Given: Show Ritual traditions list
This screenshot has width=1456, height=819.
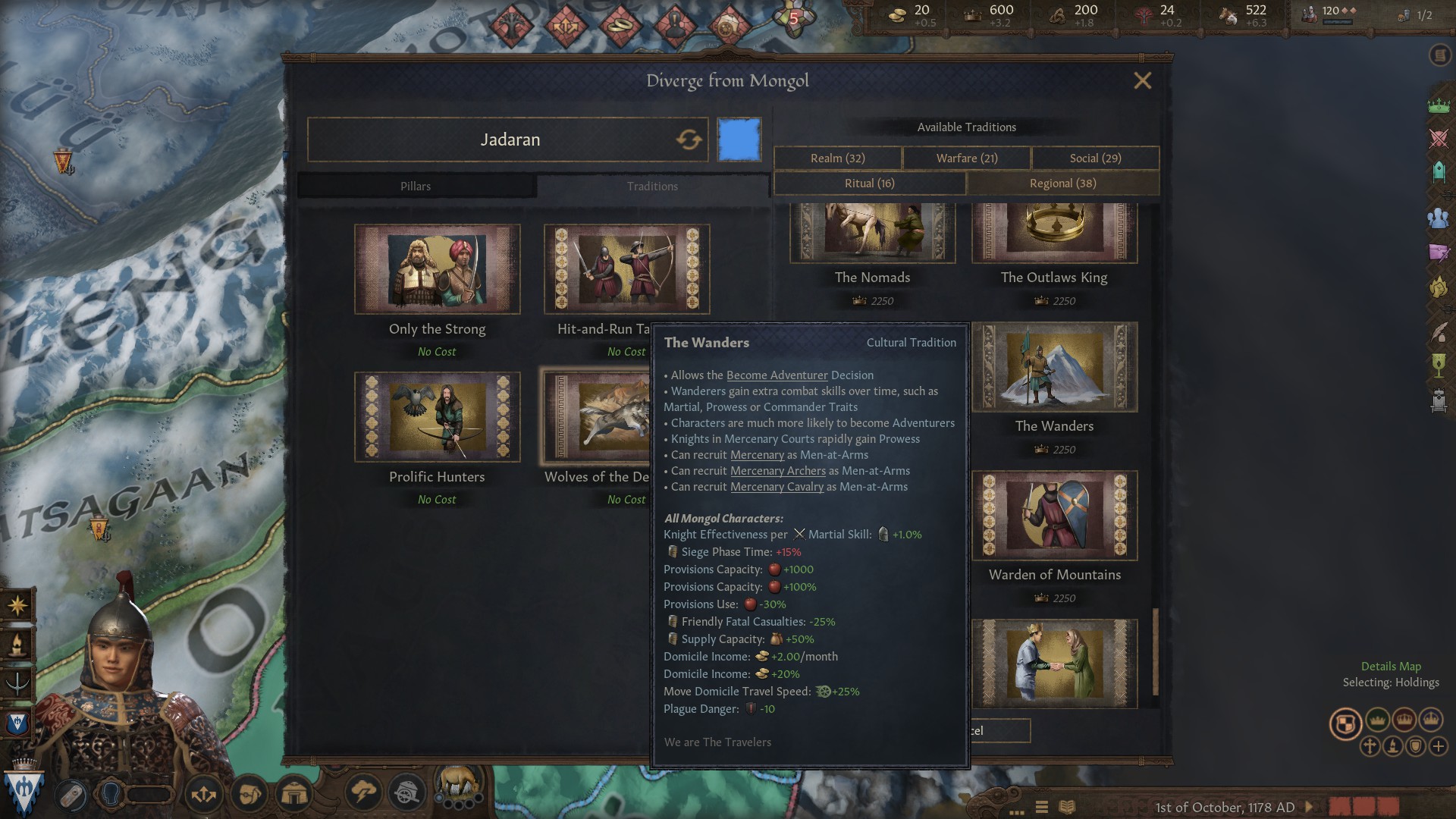Looking at the screenshot, I should 870,184.
